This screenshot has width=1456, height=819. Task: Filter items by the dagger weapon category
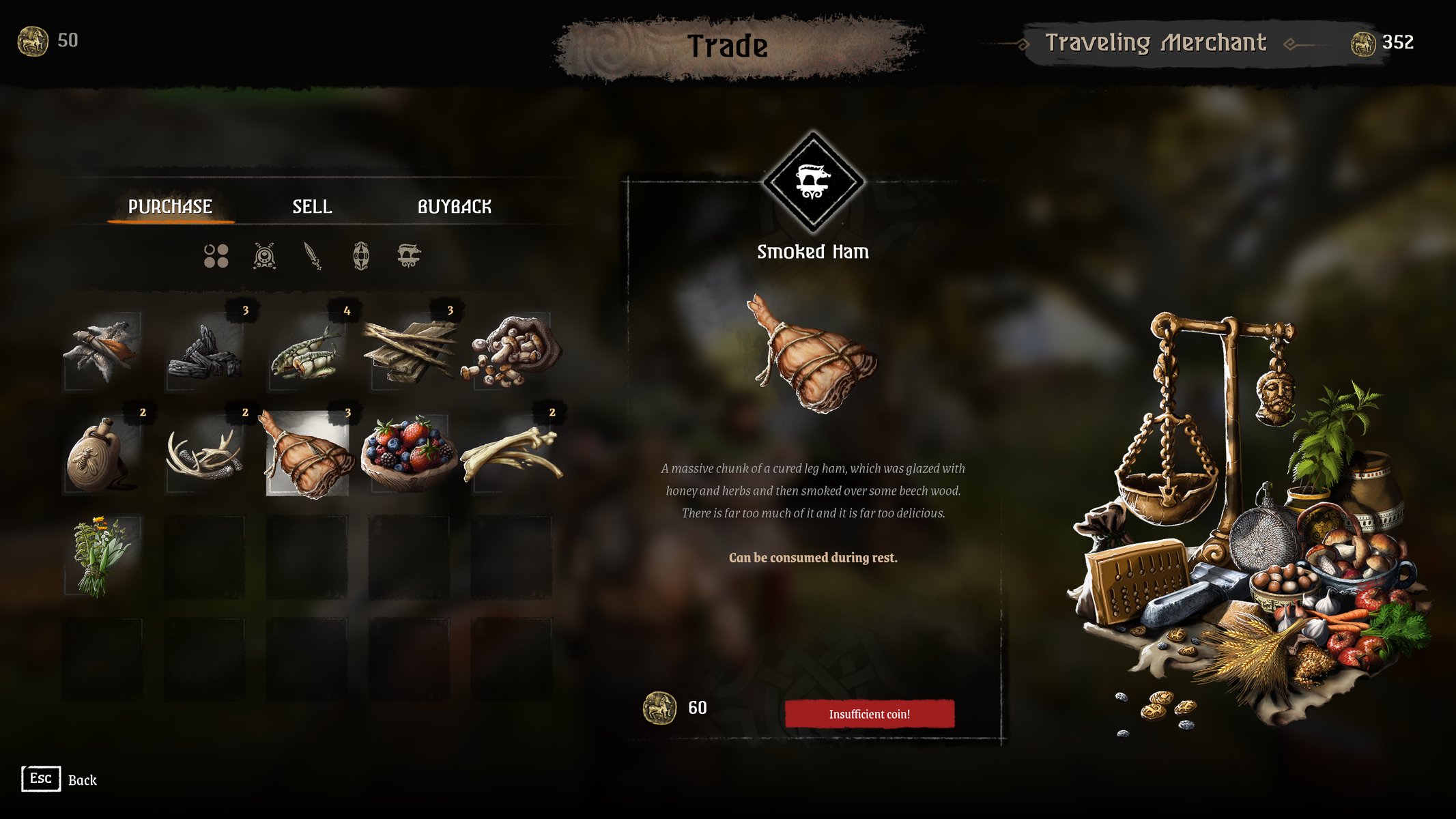313,256
